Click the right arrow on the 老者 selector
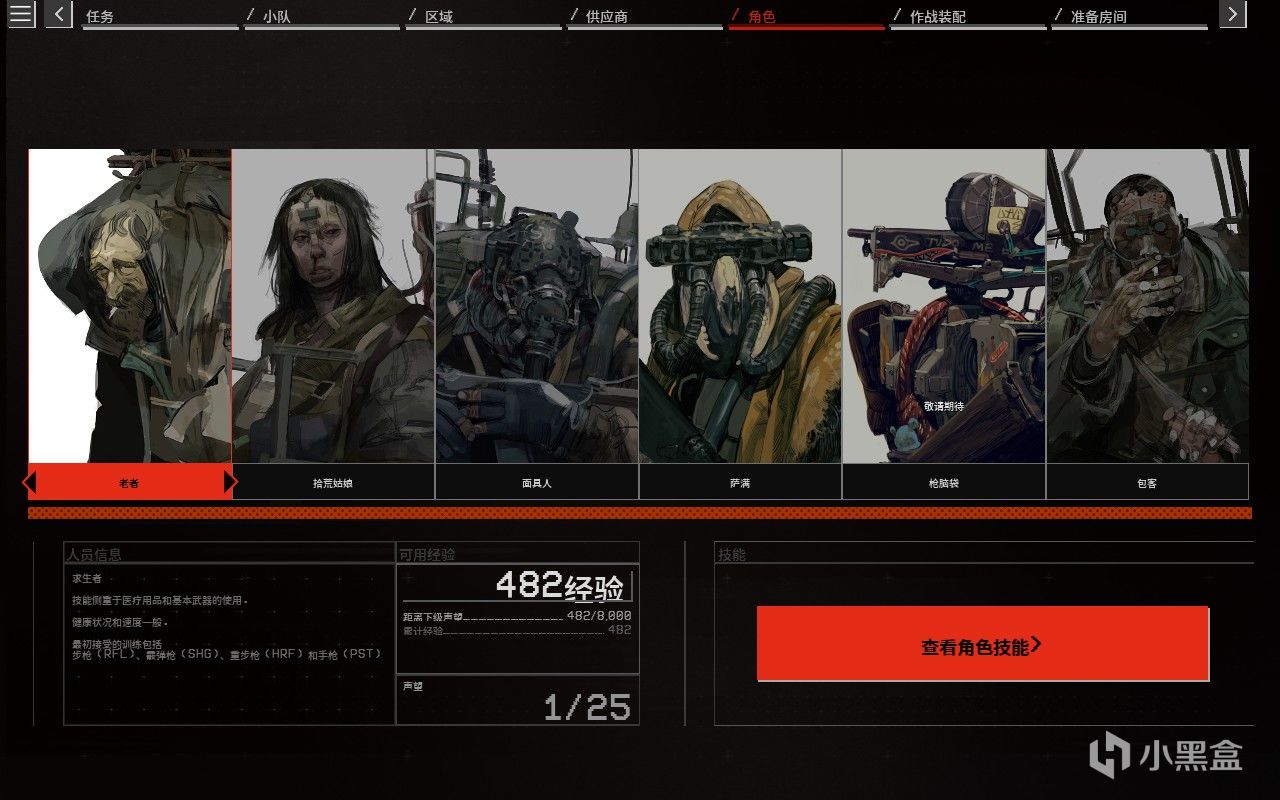This screenshot has width=1280, height=800. (230, 481)
